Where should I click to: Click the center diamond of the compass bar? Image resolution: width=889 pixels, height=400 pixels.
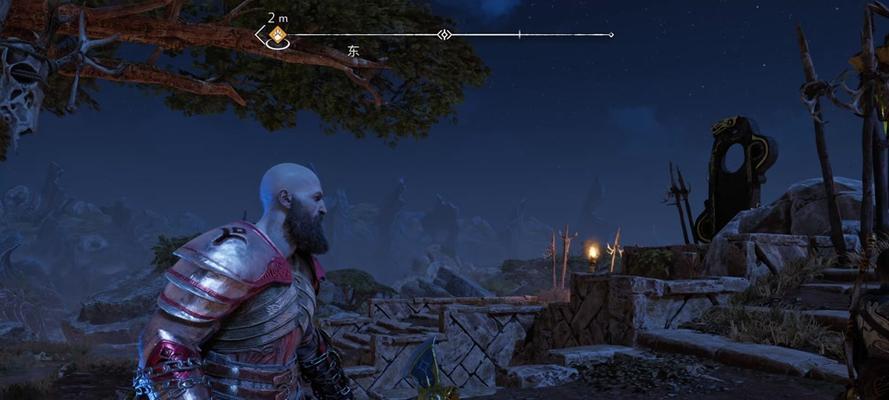[x=445, y=35]
